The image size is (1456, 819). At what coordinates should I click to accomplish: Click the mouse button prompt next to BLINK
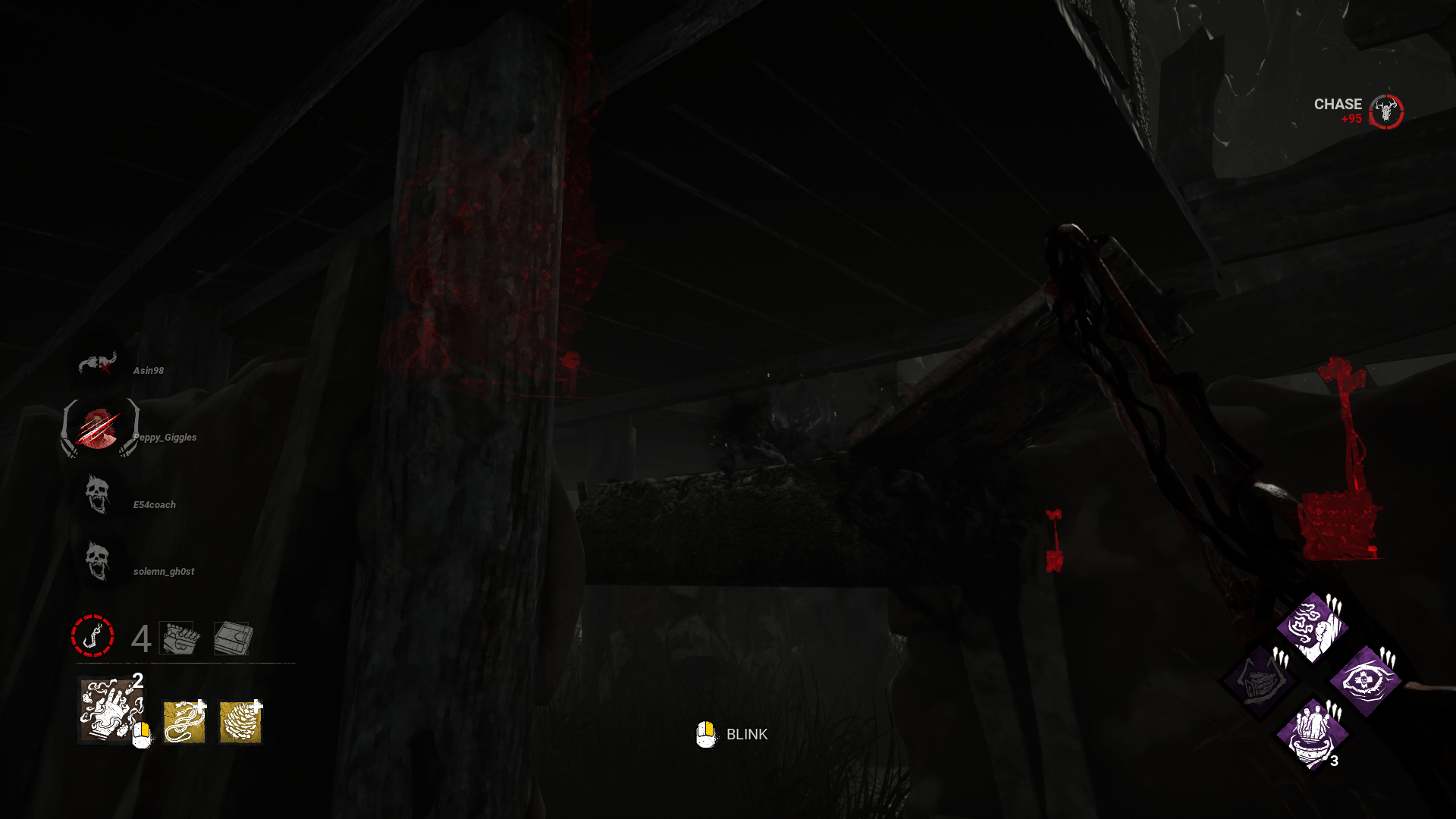(x=705, y=734)
